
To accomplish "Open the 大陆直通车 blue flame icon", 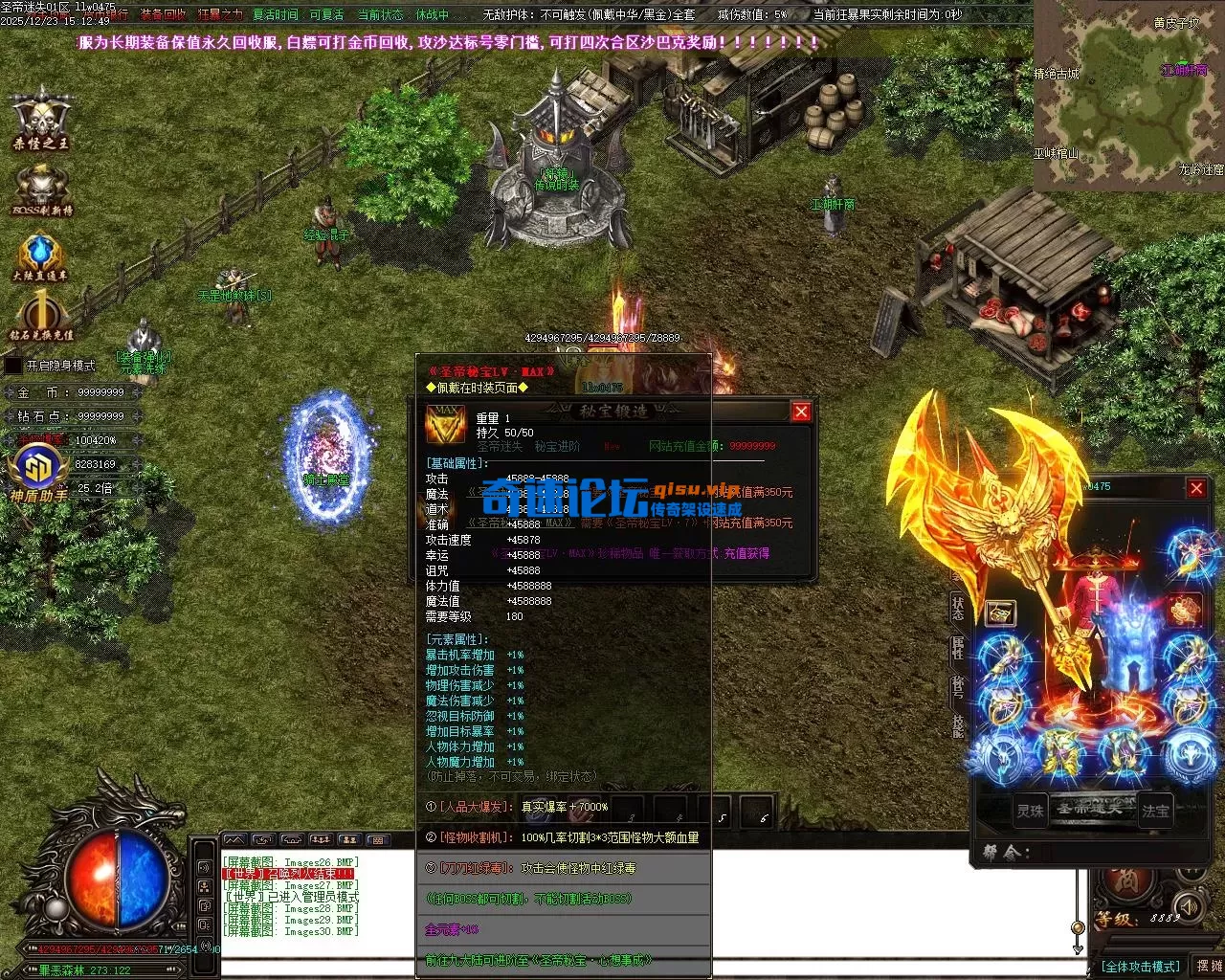I will (x=40, y=255).
